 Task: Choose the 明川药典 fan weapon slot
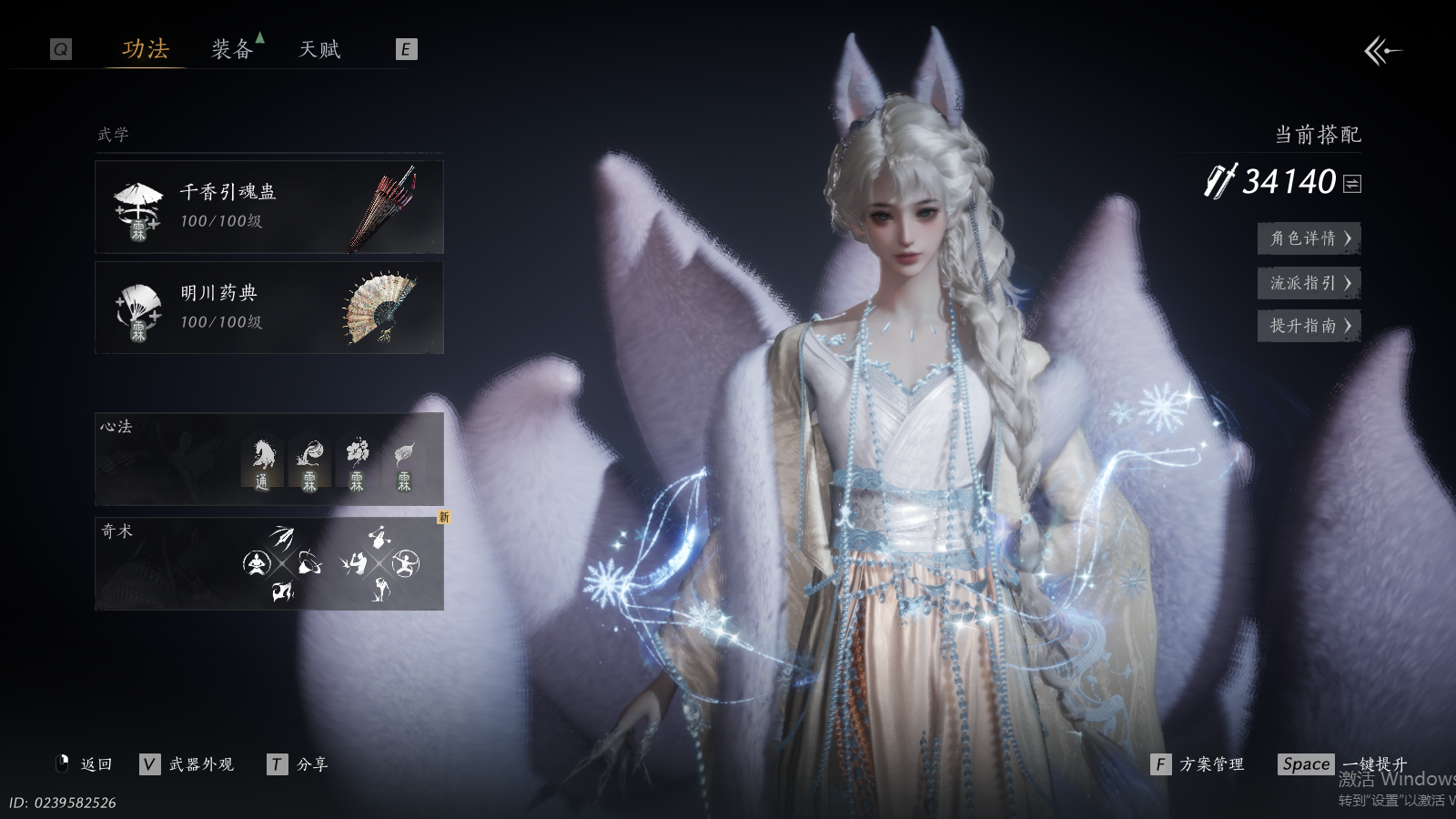[x=269, y=308]
